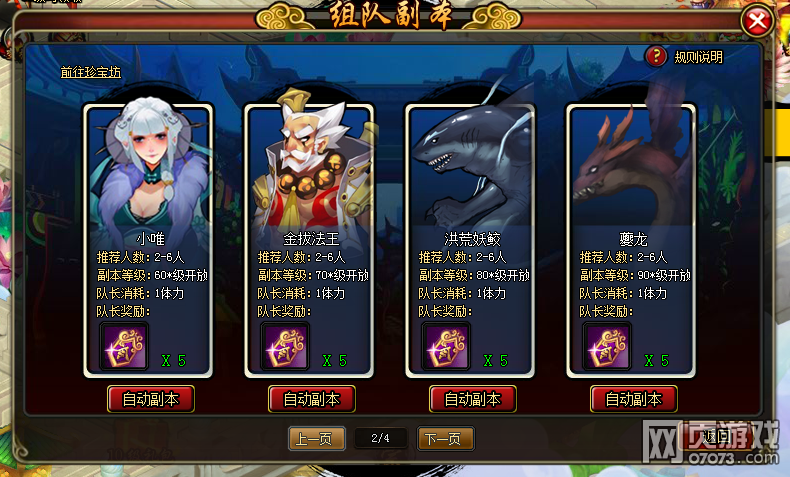790x477 pixels.
Task: Go to previous page with 上一页
Action: [x=317, y=438]
